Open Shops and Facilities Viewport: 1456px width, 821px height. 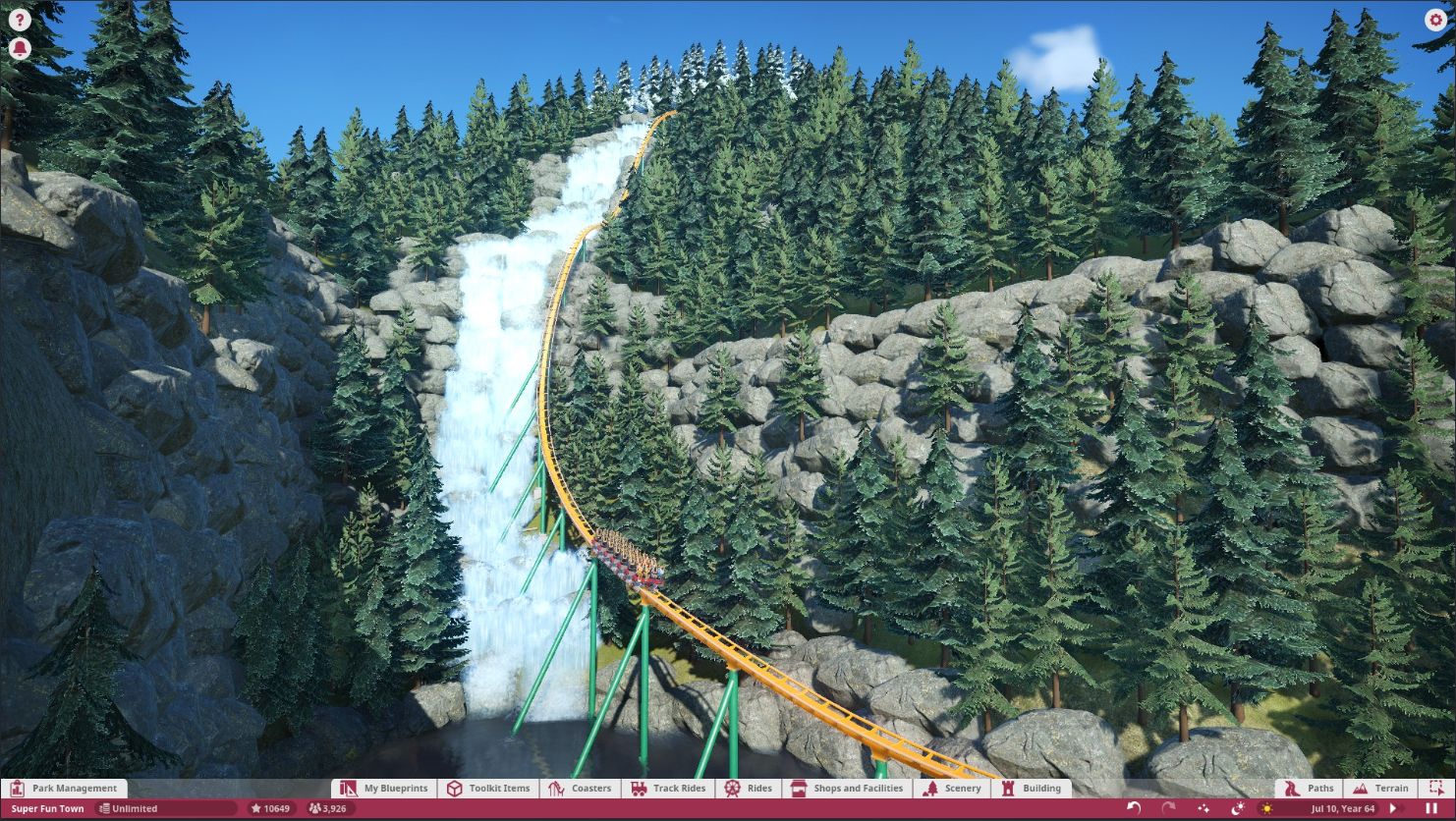(x=847, y=788)
